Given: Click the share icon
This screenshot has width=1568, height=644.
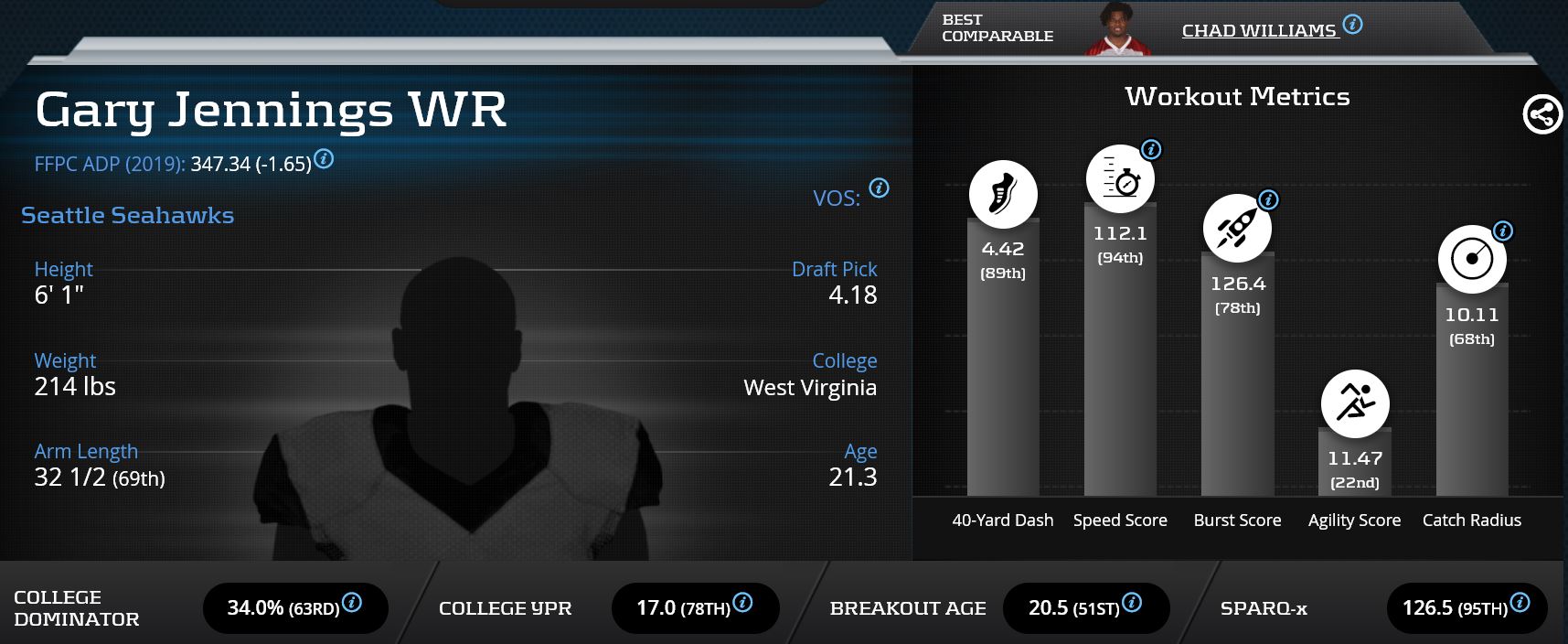Looking at the screenshot, I should click(x=1541, y=114).
